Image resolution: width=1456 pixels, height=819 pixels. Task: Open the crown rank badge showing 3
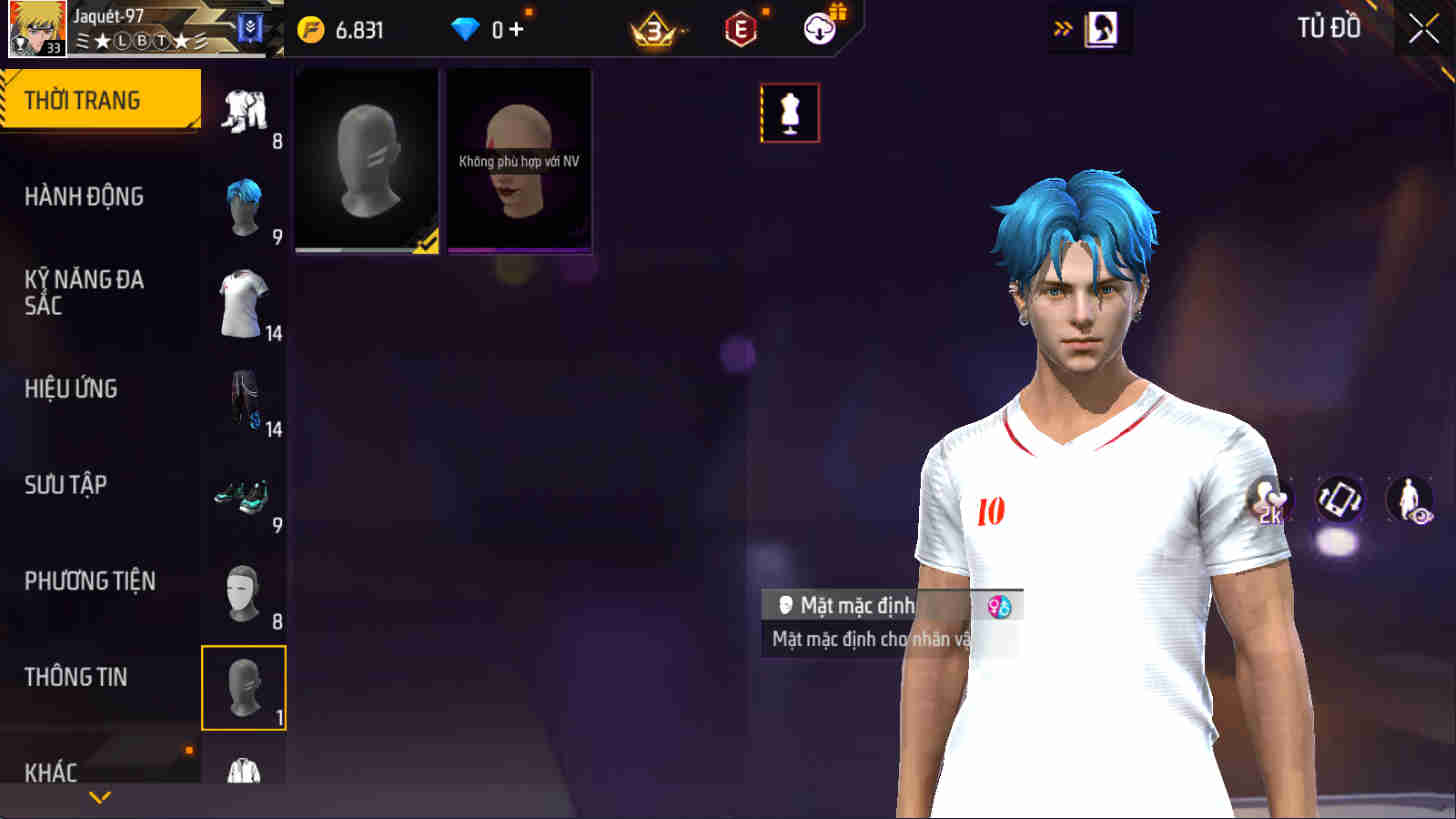[654, 27]
